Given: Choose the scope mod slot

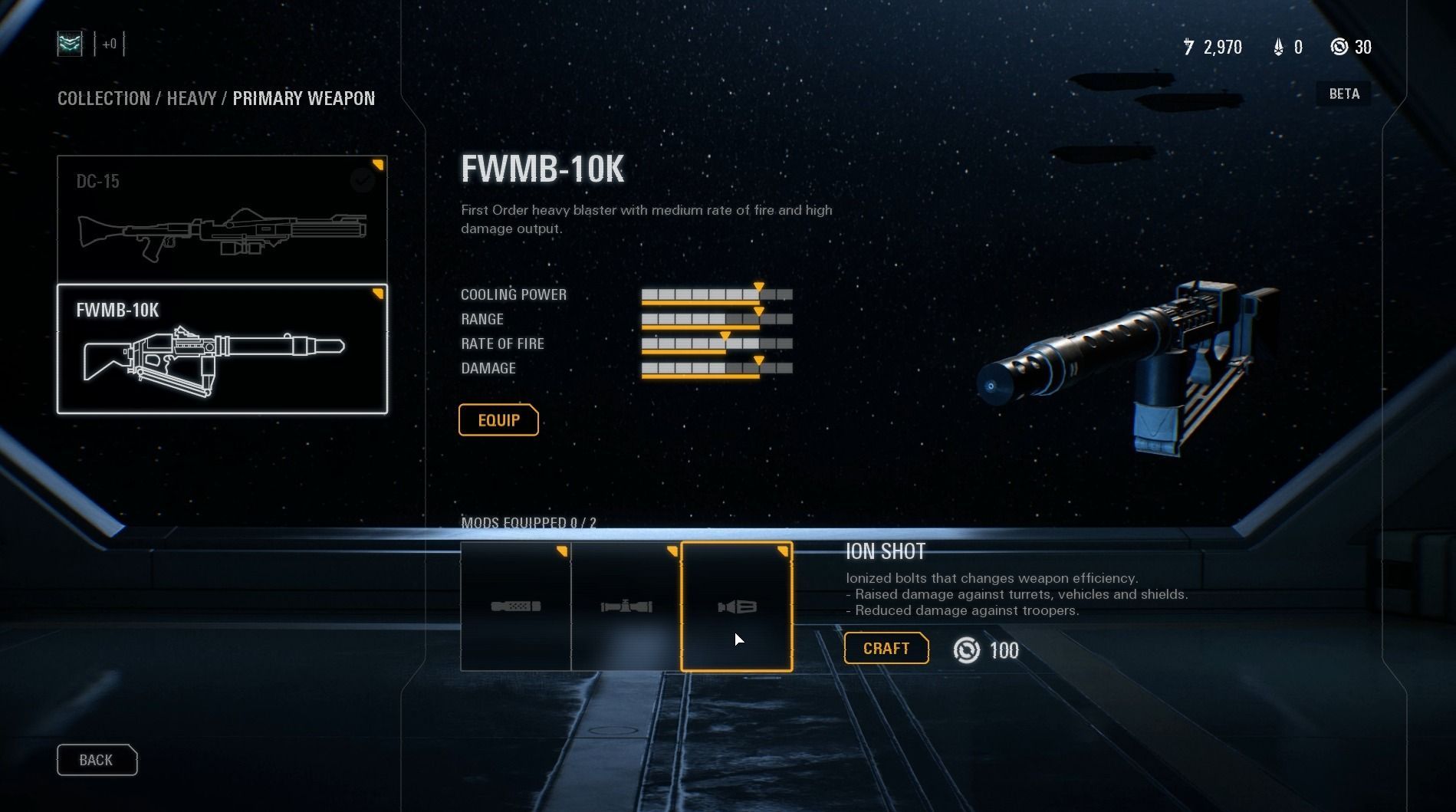Looking at the screenshot, I should click(x=626, y=607).
